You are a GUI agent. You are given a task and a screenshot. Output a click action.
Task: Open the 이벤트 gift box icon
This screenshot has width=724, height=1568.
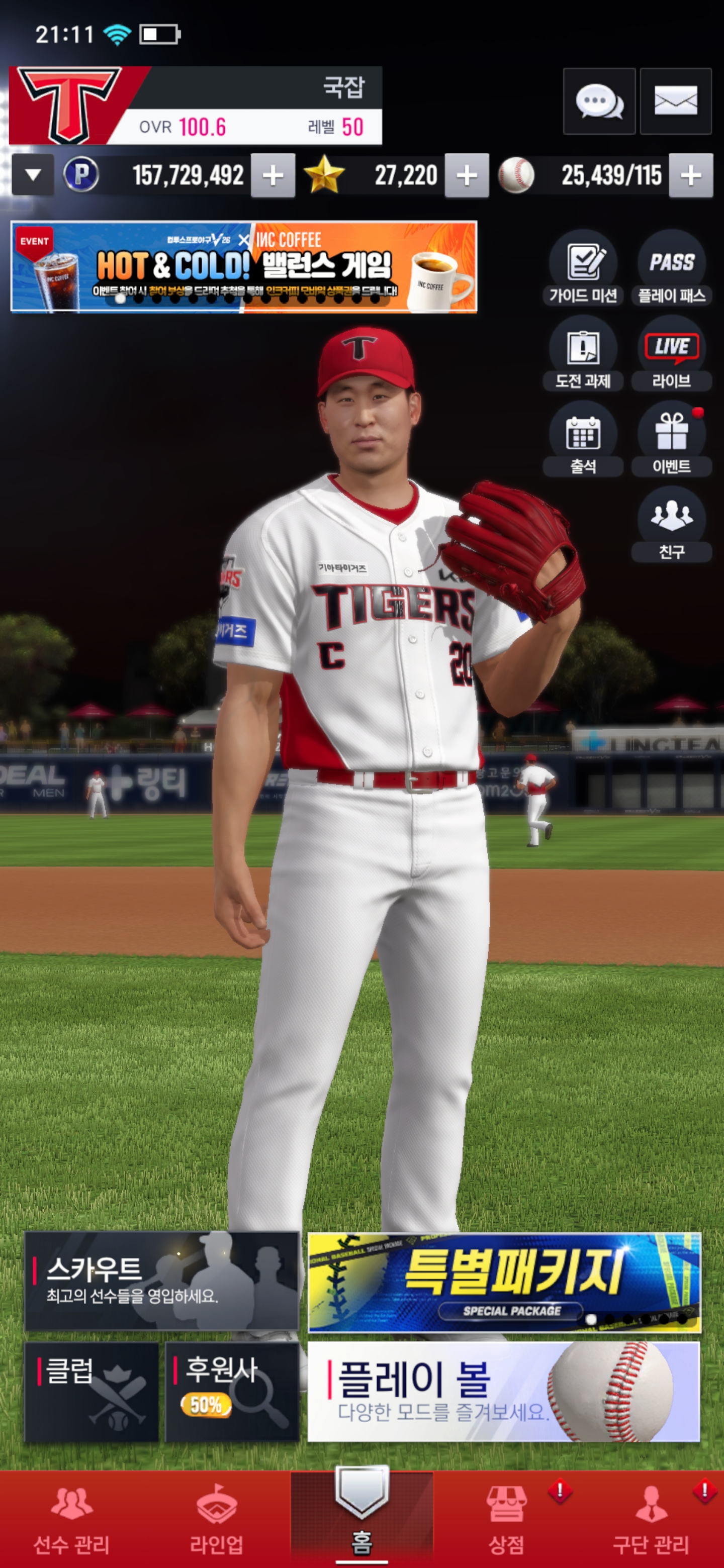[x=671, y=439]
